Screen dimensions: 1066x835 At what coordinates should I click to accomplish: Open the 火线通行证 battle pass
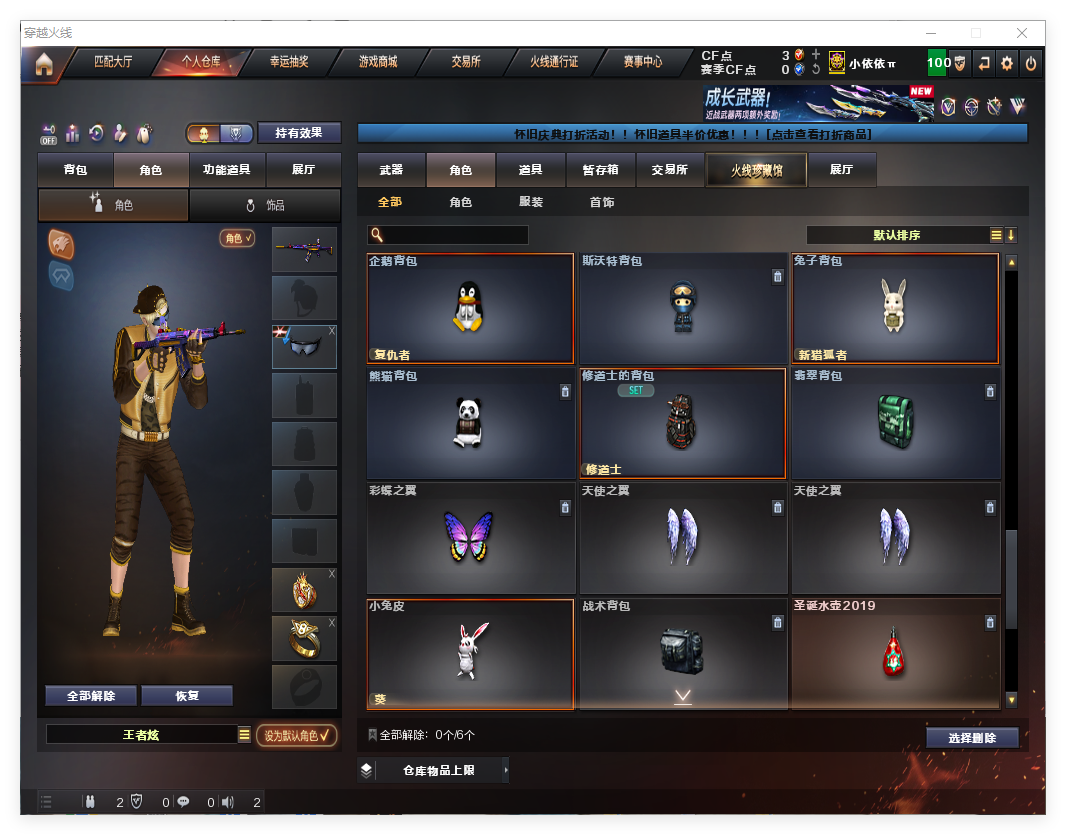[x=554, y=62]
